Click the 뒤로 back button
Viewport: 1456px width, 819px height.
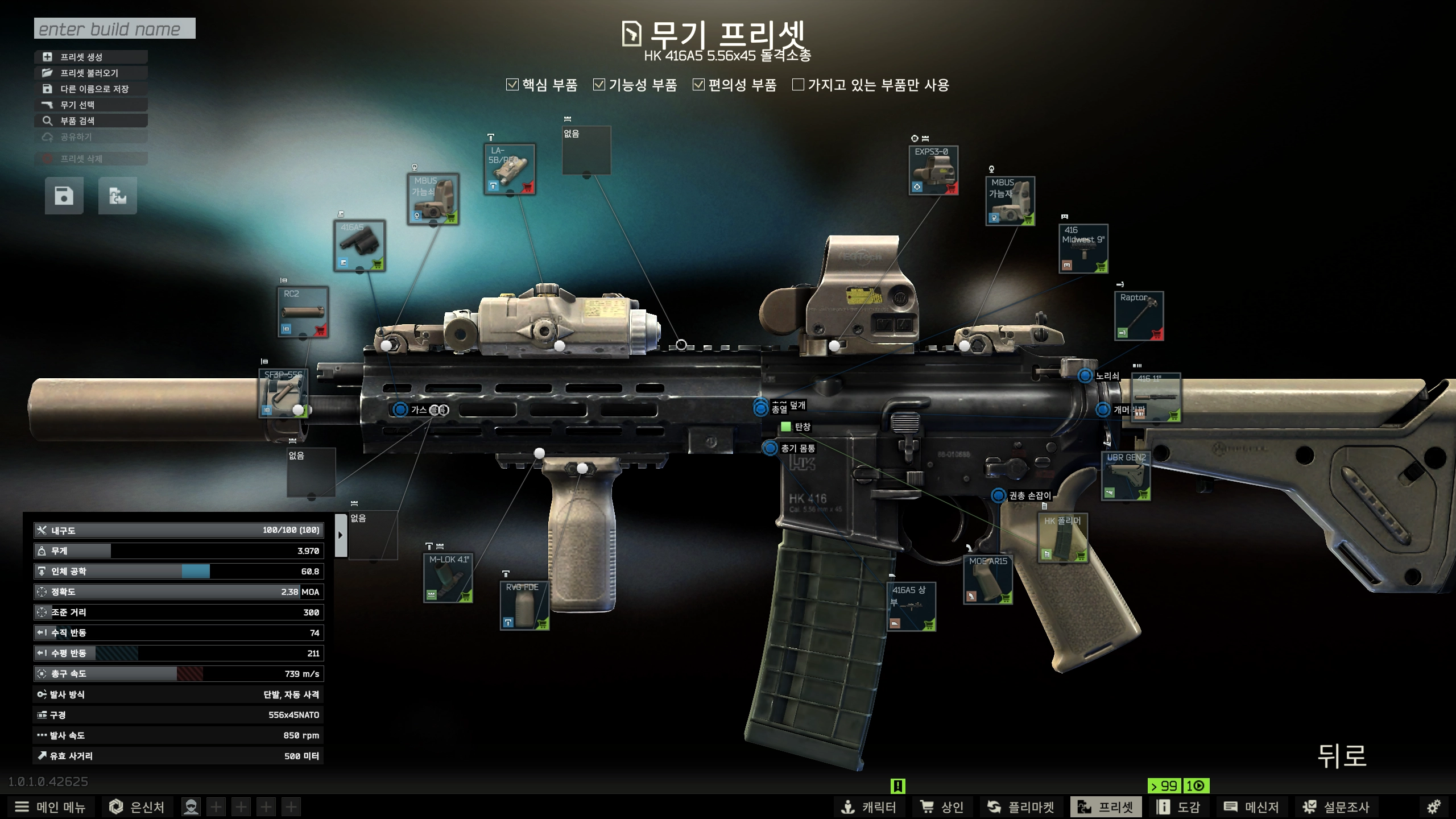(1342, 756)
